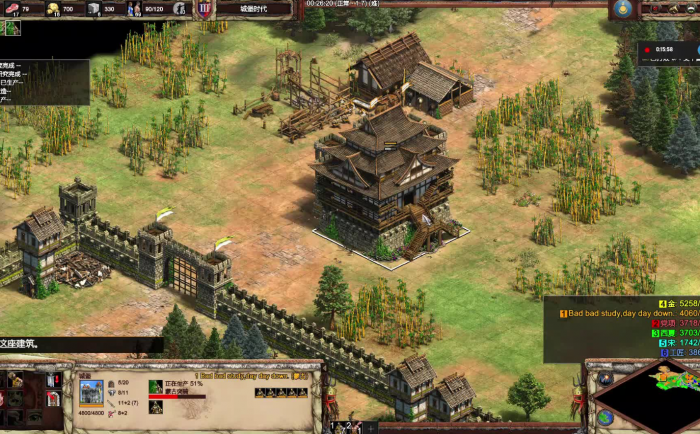Open the Castle Age civilization shield emblem
The image size is (700, 434).
204,9
